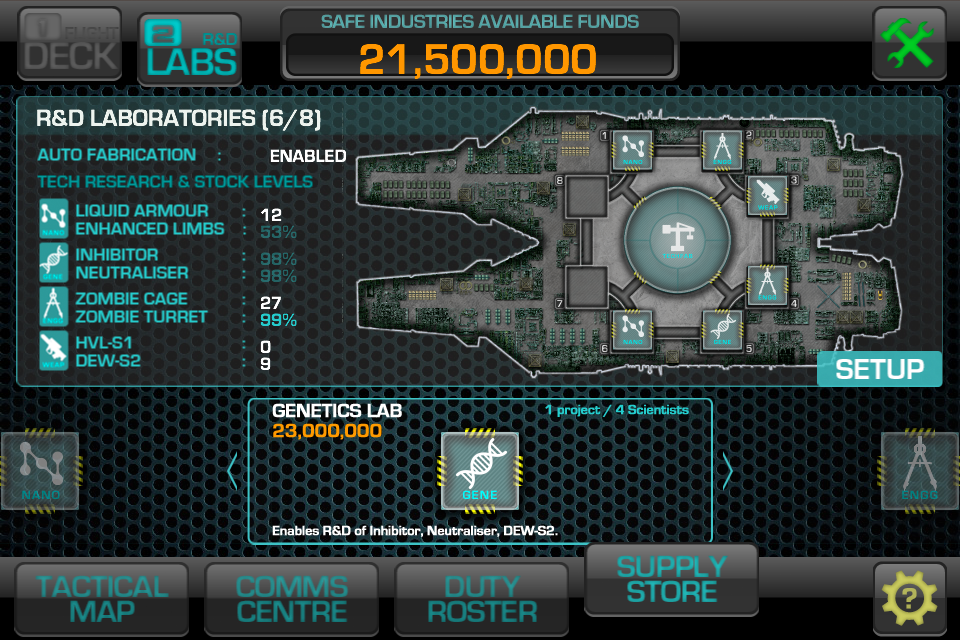Open the wrench and hammer tools button
The height and width of the screenshot is (640, 960).
tap(909, 43)
